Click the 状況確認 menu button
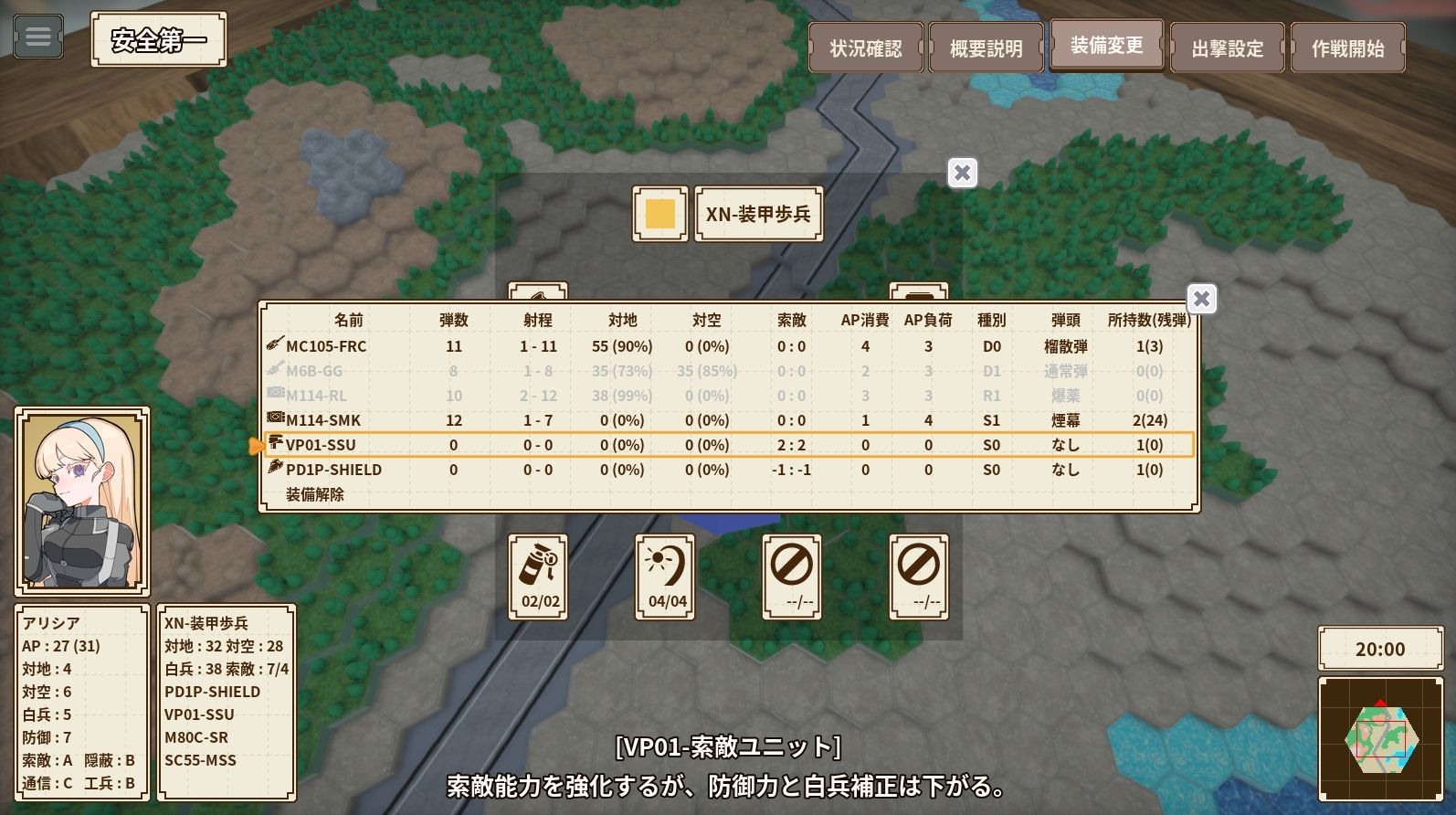 pyautogui.click(x=864, y=48)
